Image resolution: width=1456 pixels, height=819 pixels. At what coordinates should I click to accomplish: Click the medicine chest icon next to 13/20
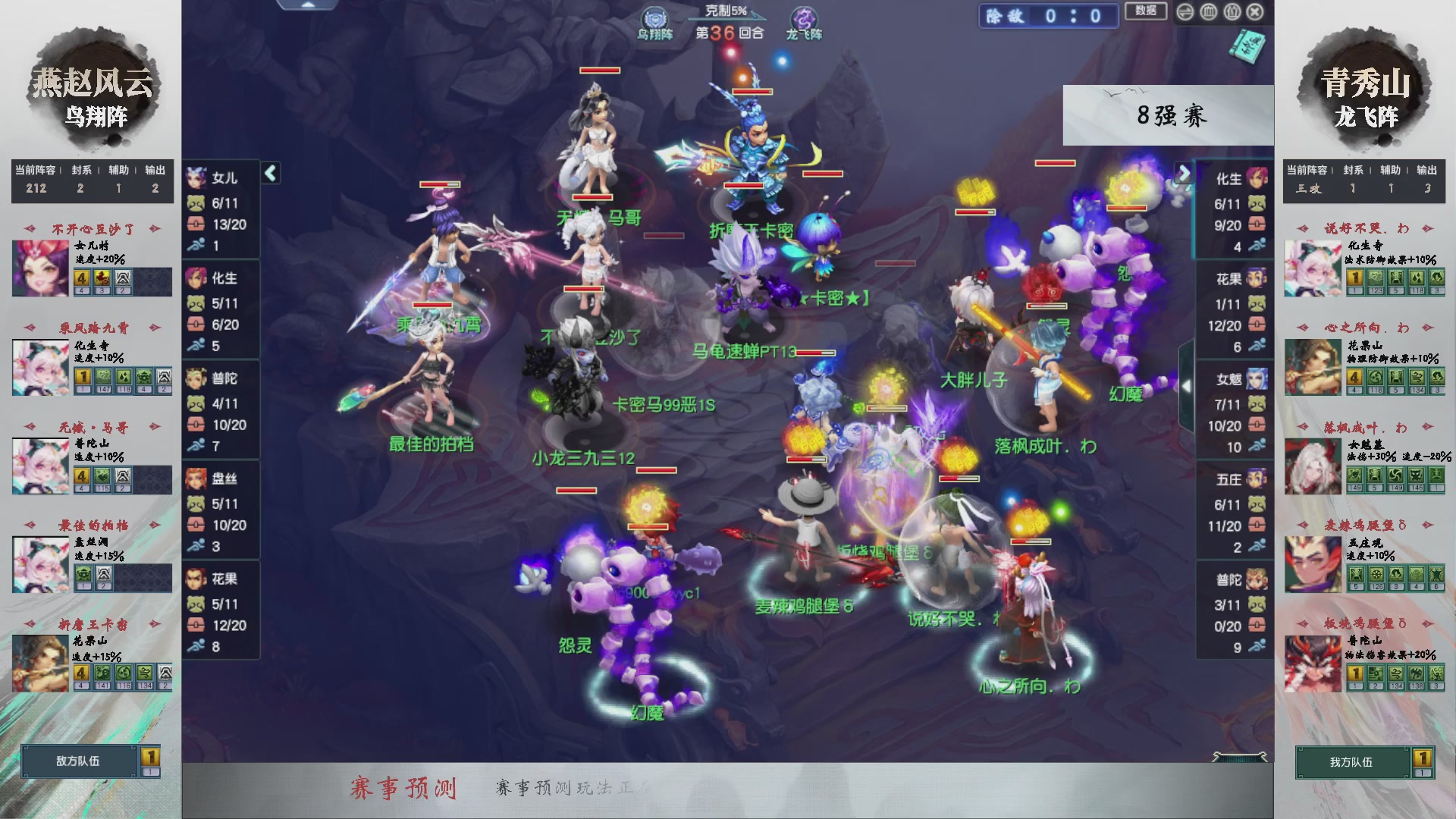pos(196,224)
